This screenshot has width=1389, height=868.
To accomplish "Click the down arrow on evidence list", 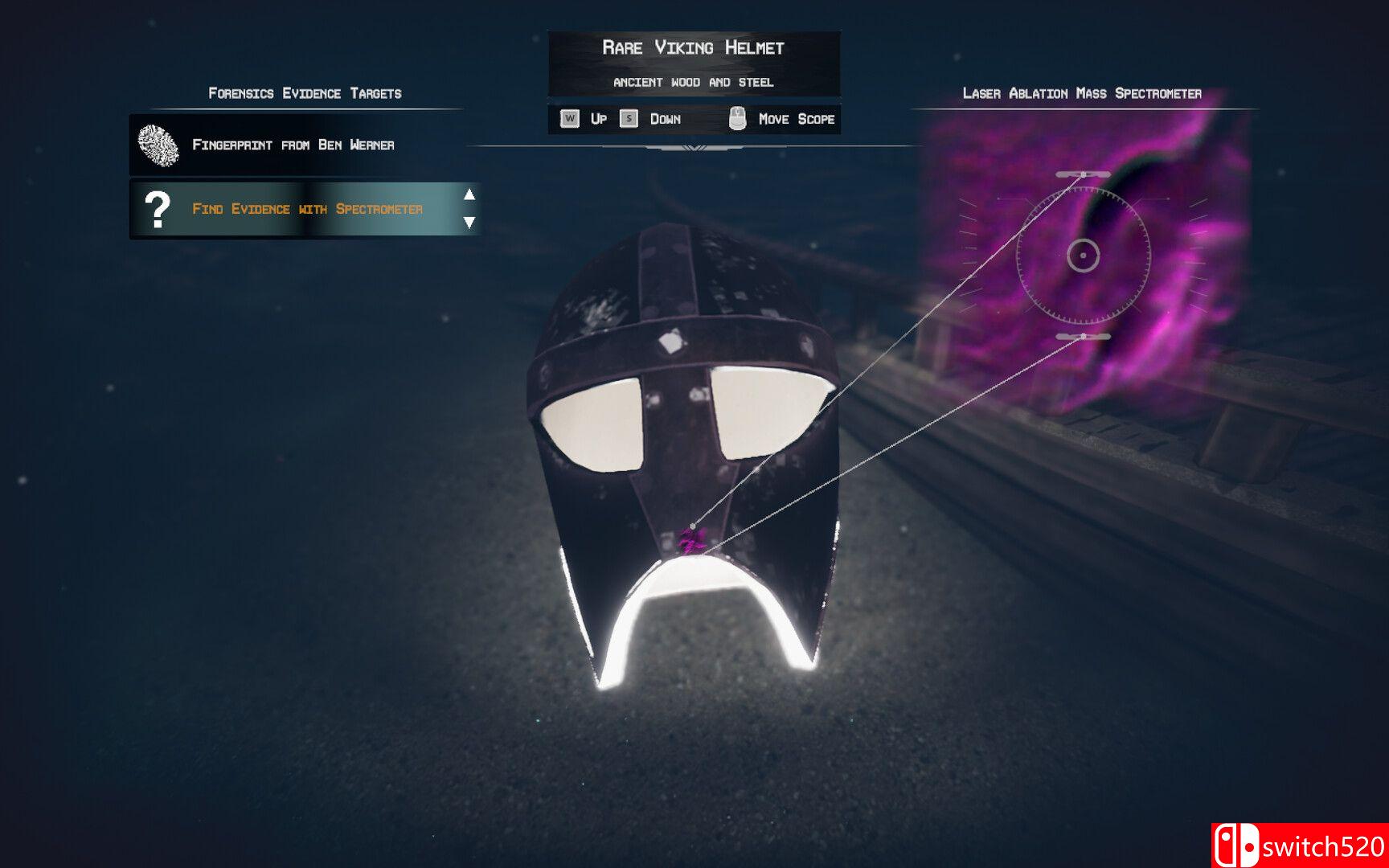I will (469, 223).
